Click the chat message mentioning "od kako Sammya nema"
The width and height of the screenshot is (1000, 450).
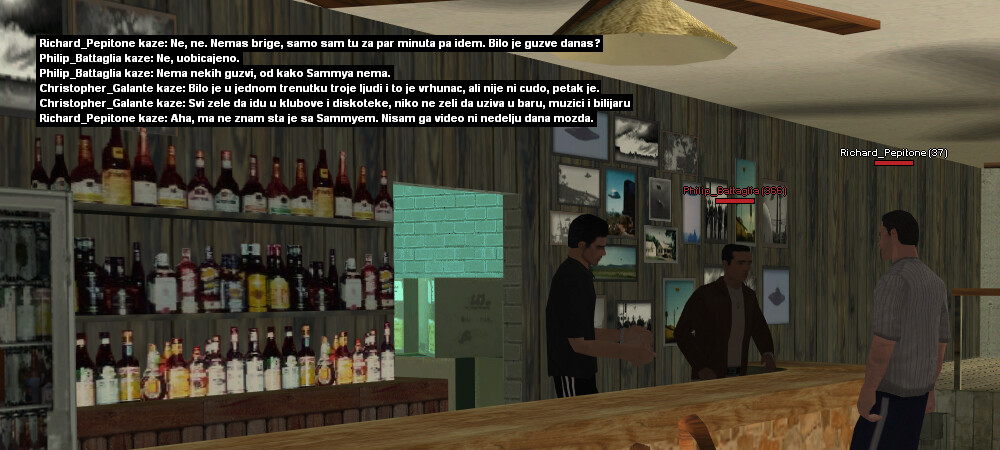click(x=217, y=74)
